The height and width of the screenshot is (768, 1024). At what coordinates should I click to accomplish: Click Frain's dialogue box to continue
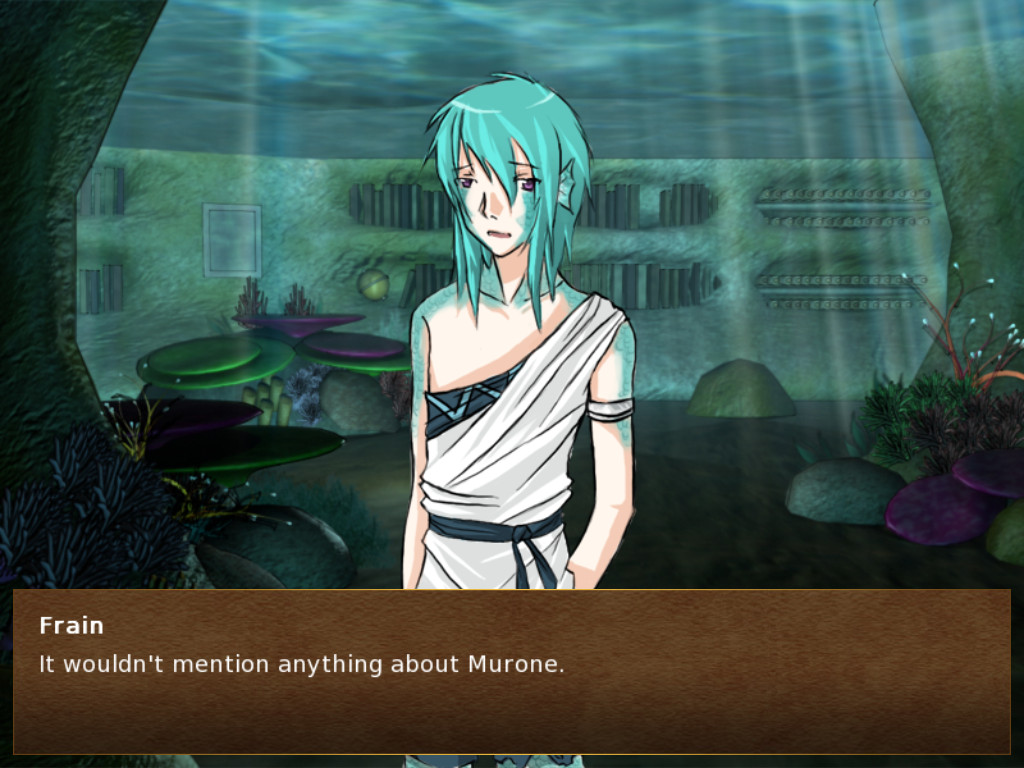coord(511,671)
